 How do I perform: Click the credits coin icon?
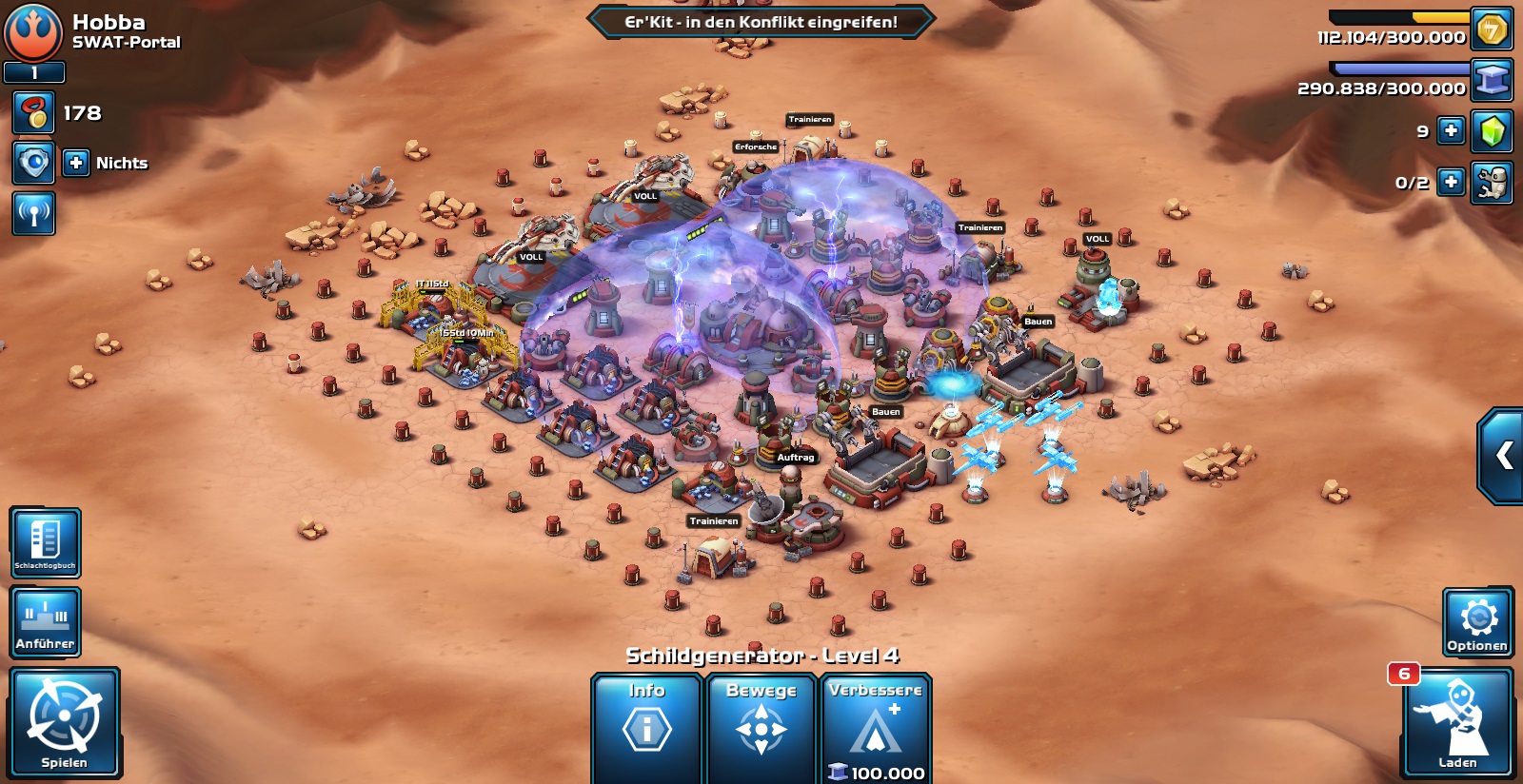pos(1492,29)
